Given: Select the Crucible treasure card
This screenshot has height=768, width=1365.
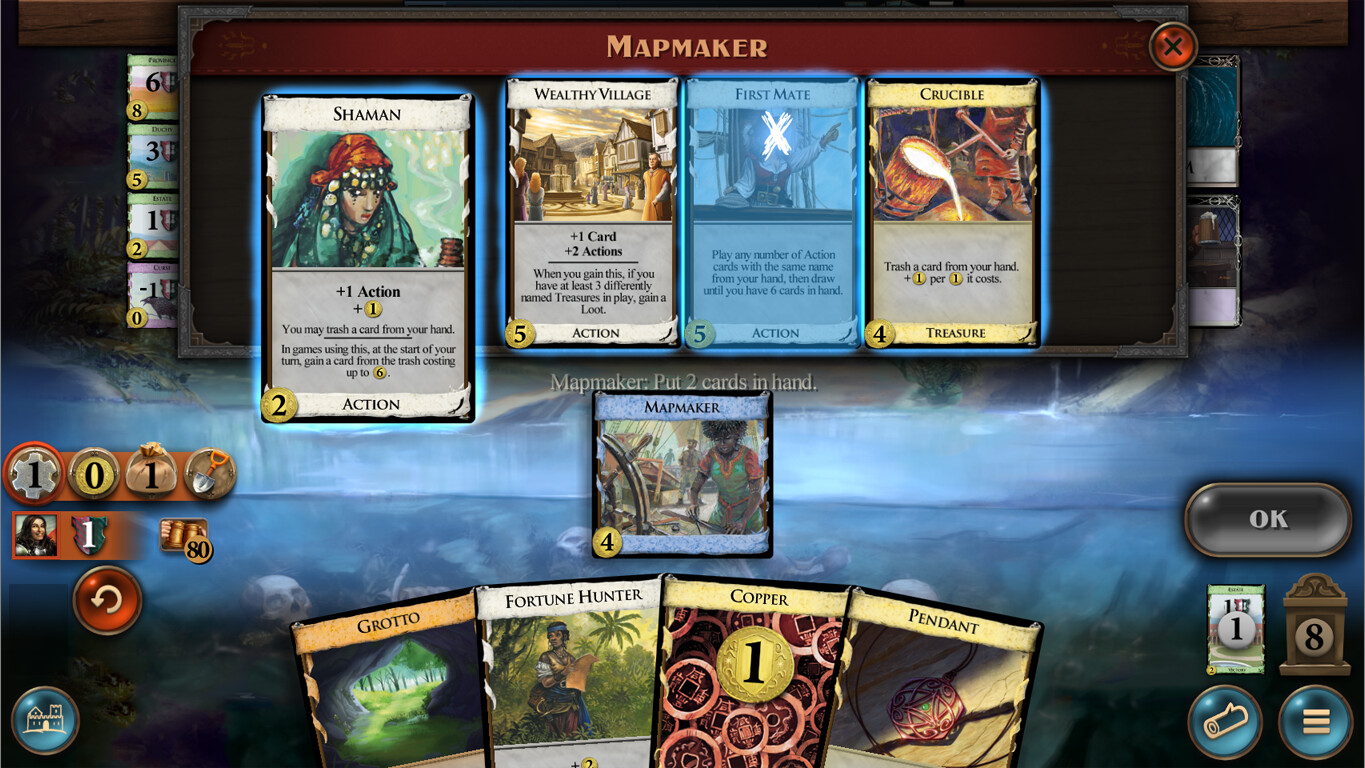Looking at the screenshot, I should 952,212.
